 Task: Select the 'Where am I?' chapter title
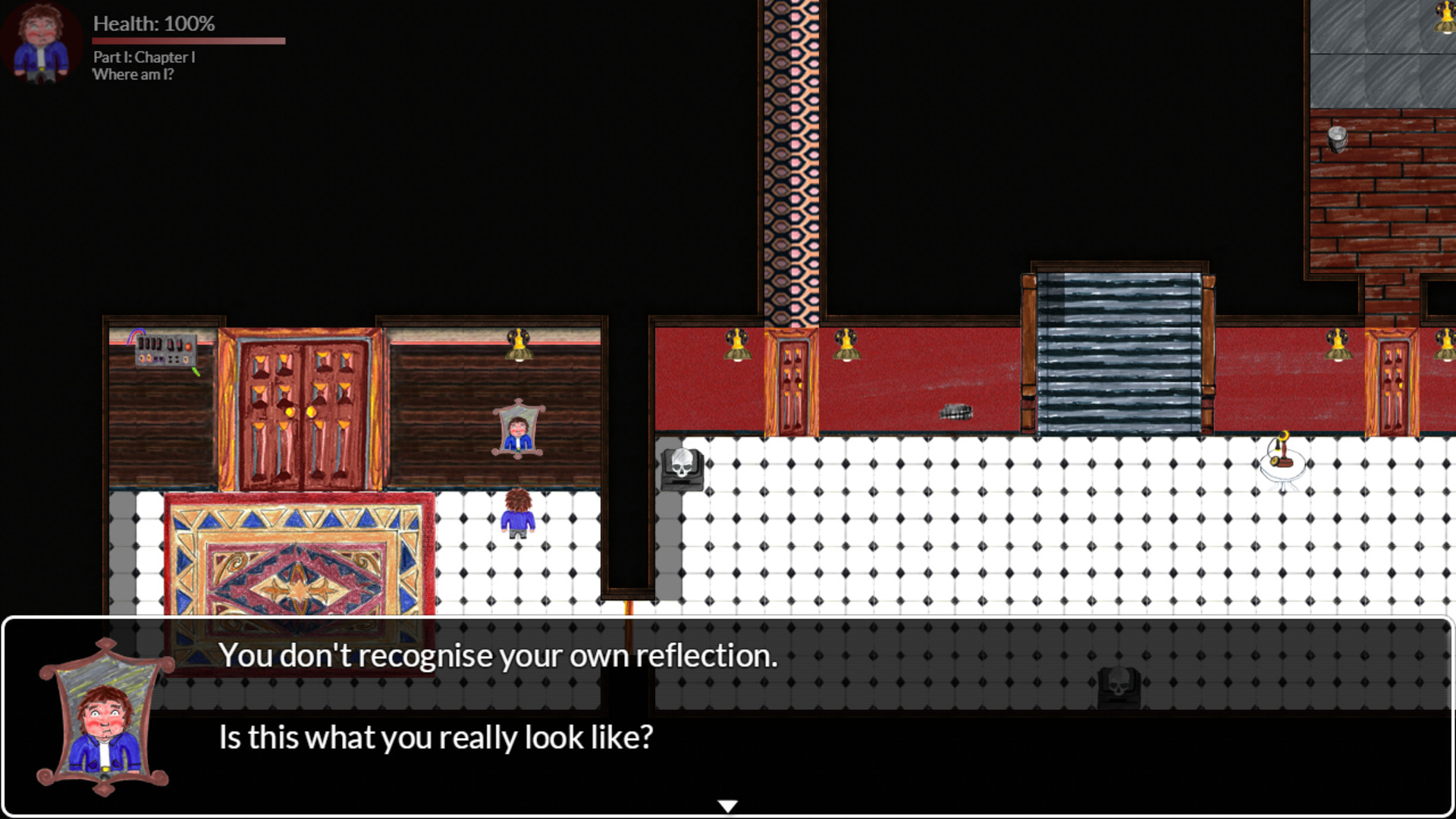(x=133, y=75)
